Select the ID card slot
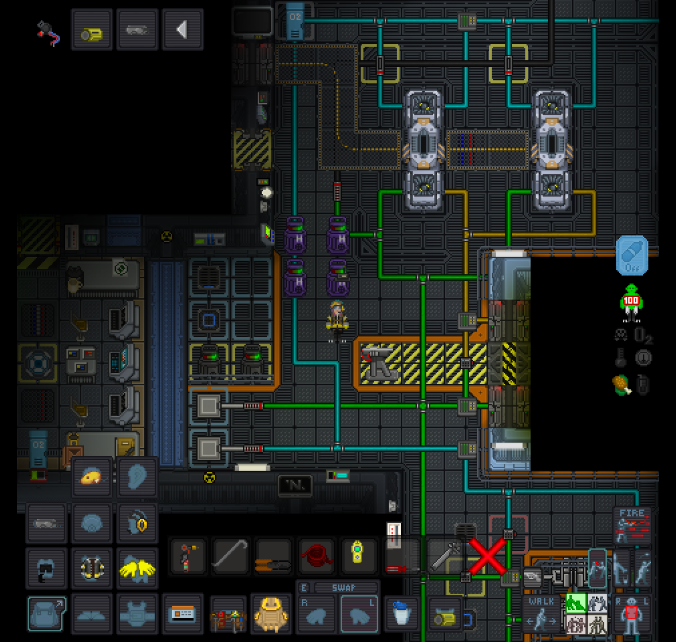This screenshot has height=642, width=676. click(x=181, y=611)
